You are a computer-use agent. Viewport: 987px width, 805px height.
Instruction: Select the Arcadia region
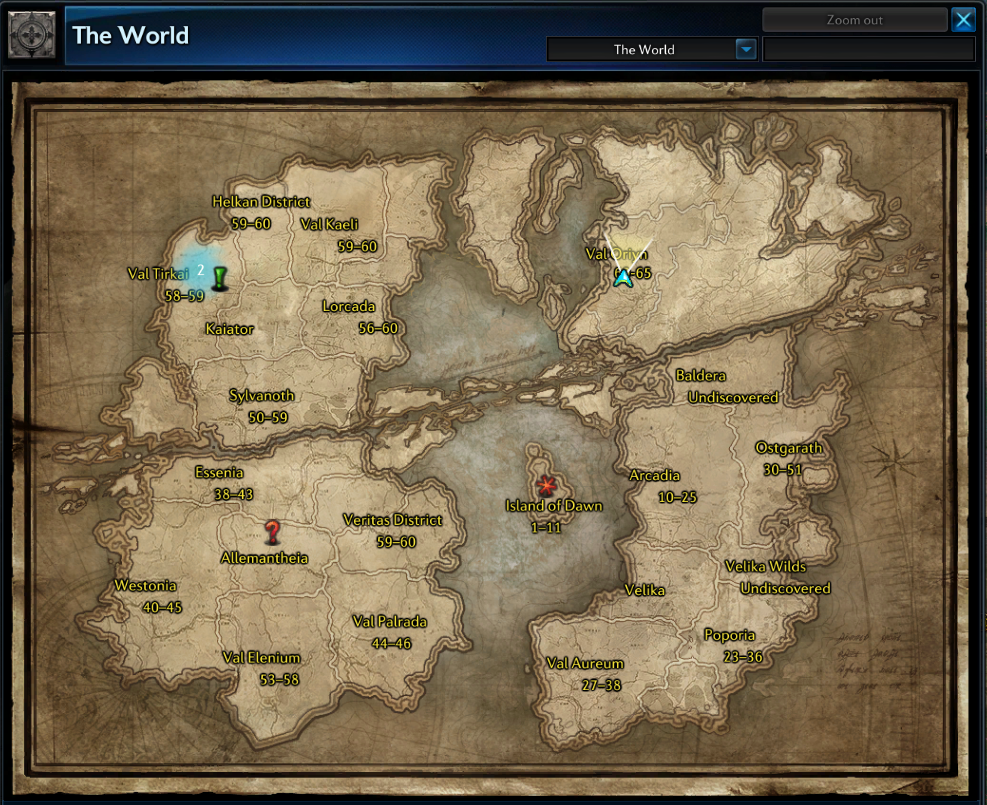tap(654, 476)
